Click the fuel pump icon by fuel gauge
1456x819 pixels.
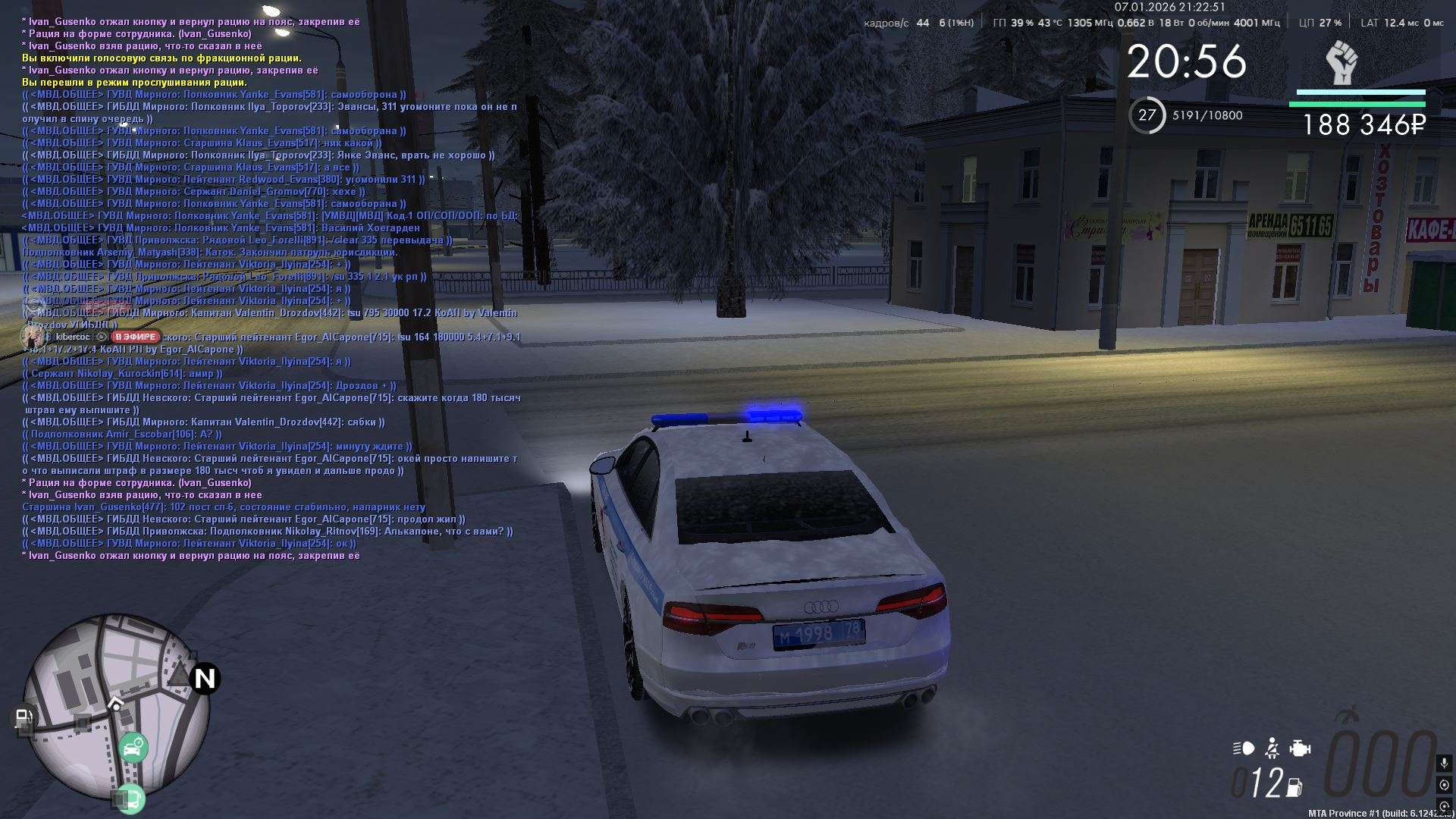(1295, 787)
